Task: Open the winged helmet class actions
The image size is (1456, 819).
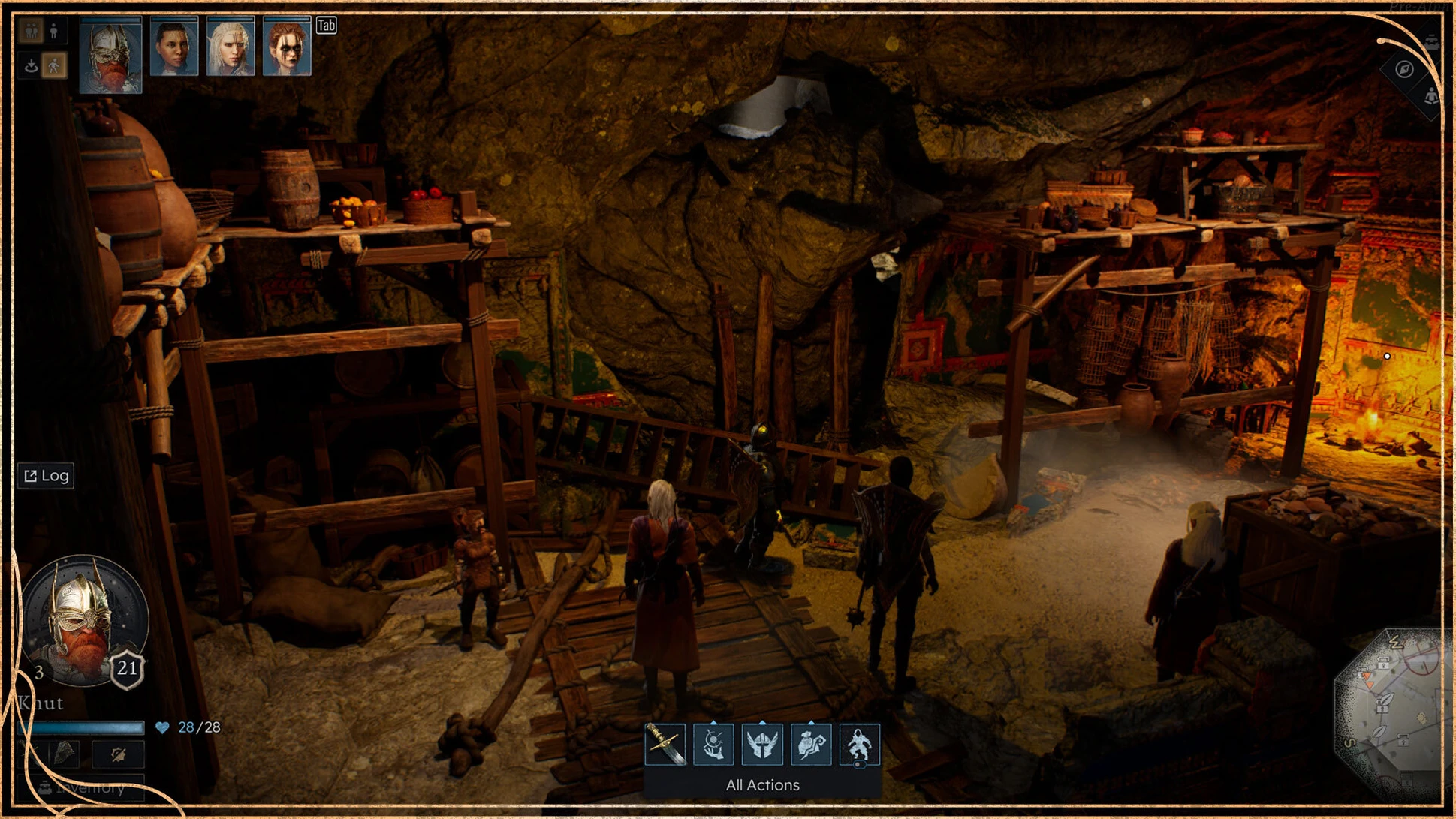Action: click(762, 744)
